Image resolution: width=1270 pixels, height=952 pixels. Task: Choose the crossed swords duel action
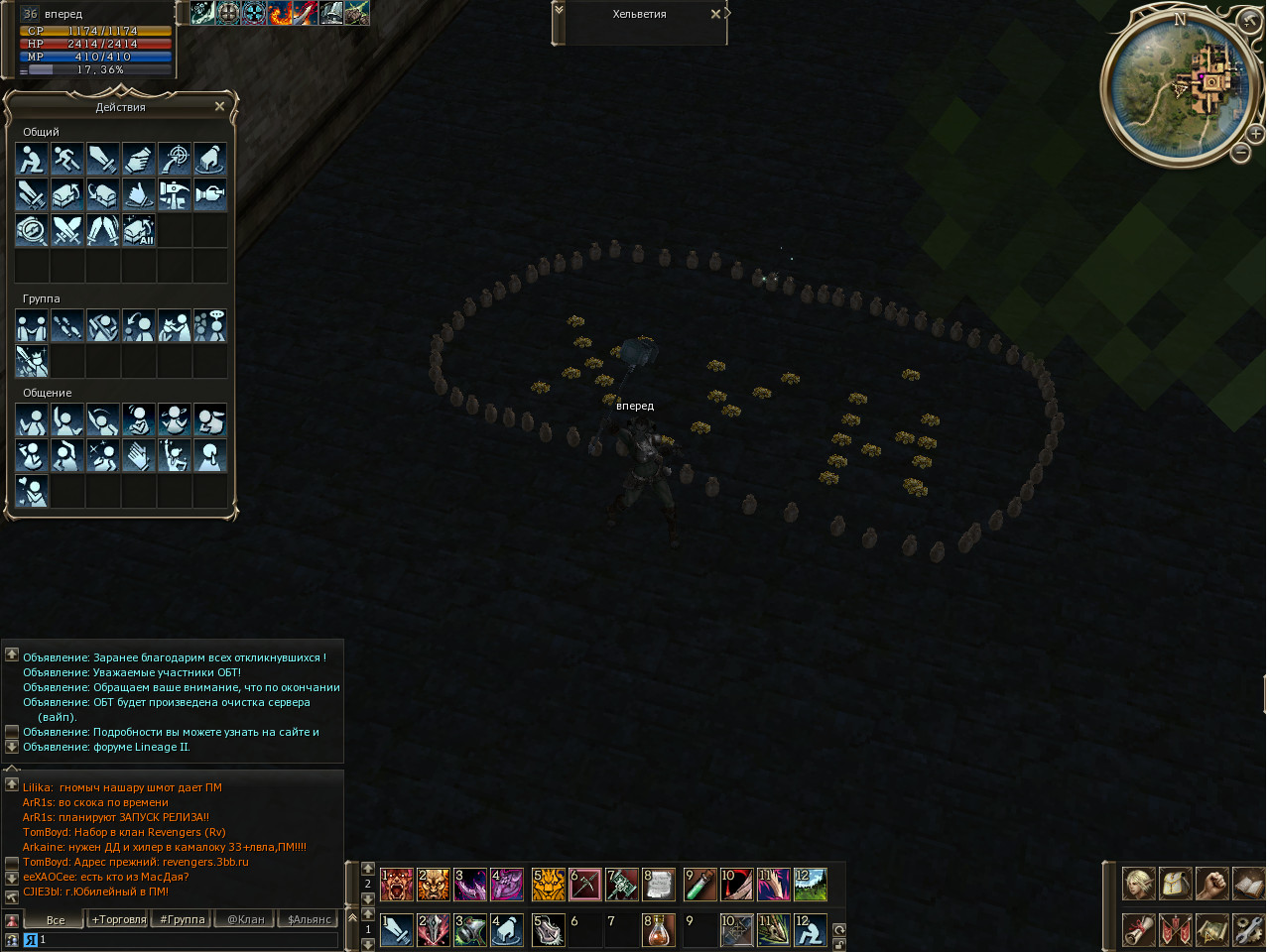[x=67, y=230]
